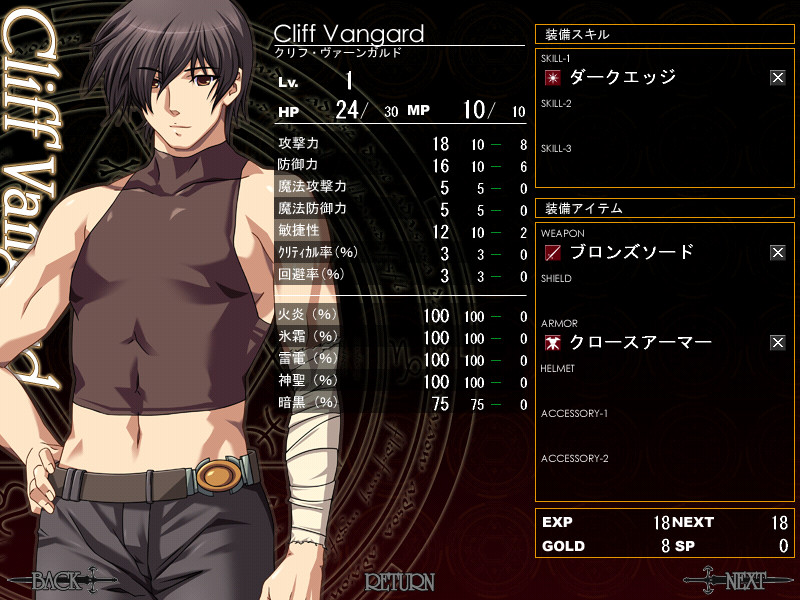
Task: Unequip クロースアーマー with its X button
Action: tap(777, 343)
